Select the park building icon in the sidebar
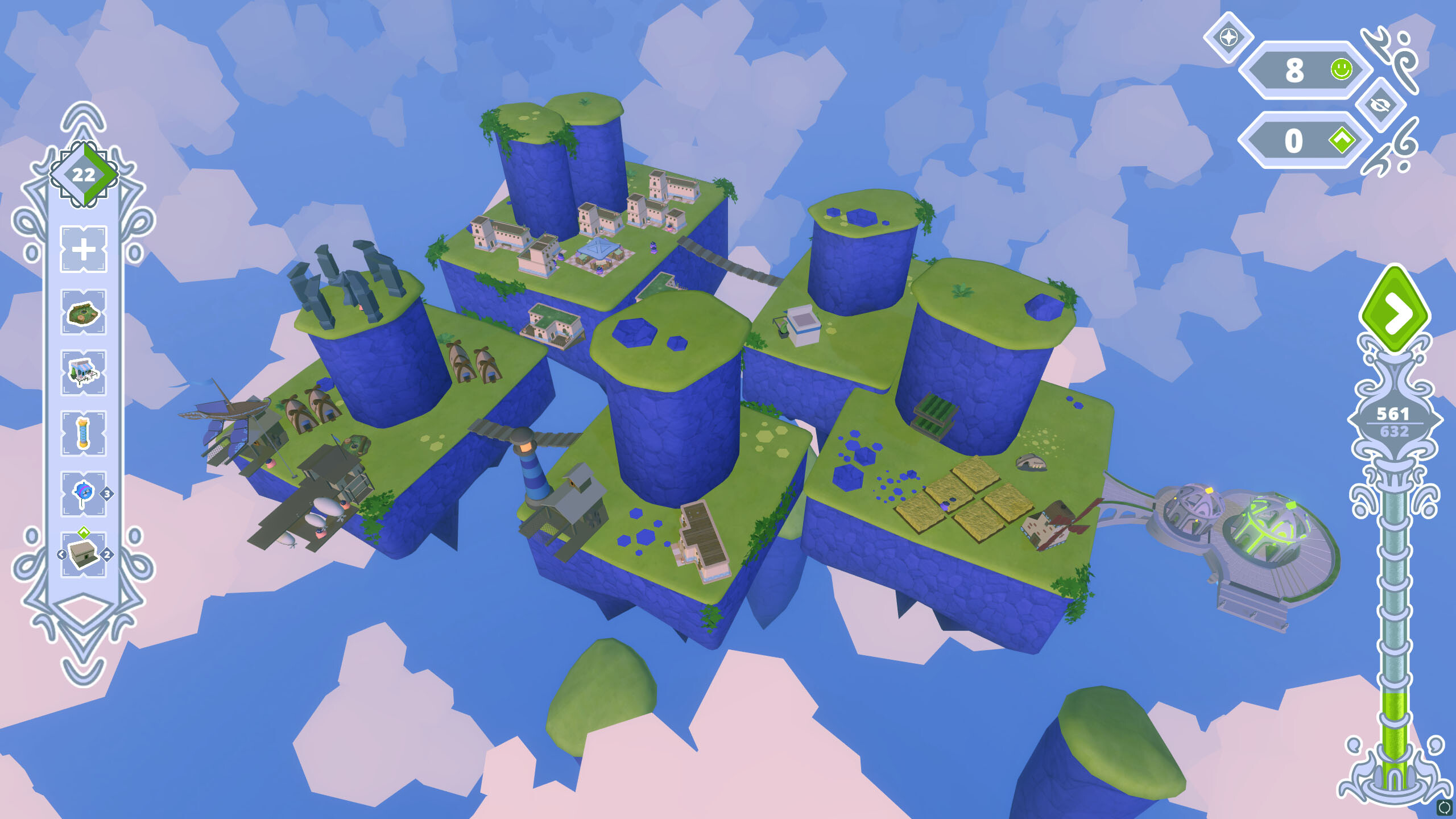 (x=84, y=312)
